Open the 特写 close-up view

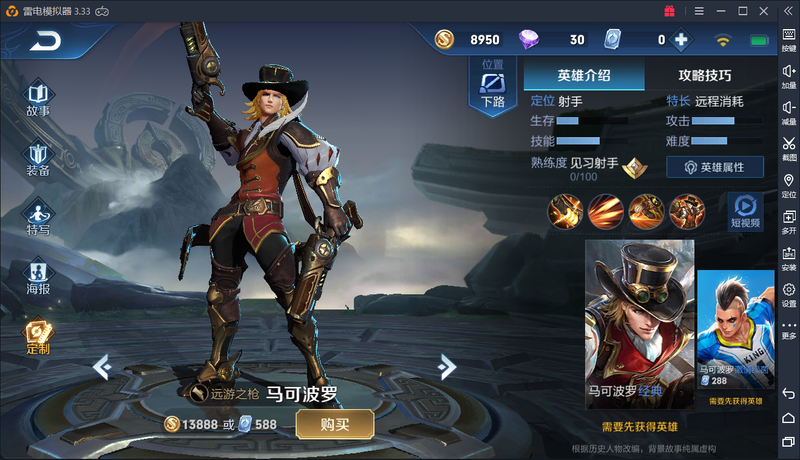38,218
